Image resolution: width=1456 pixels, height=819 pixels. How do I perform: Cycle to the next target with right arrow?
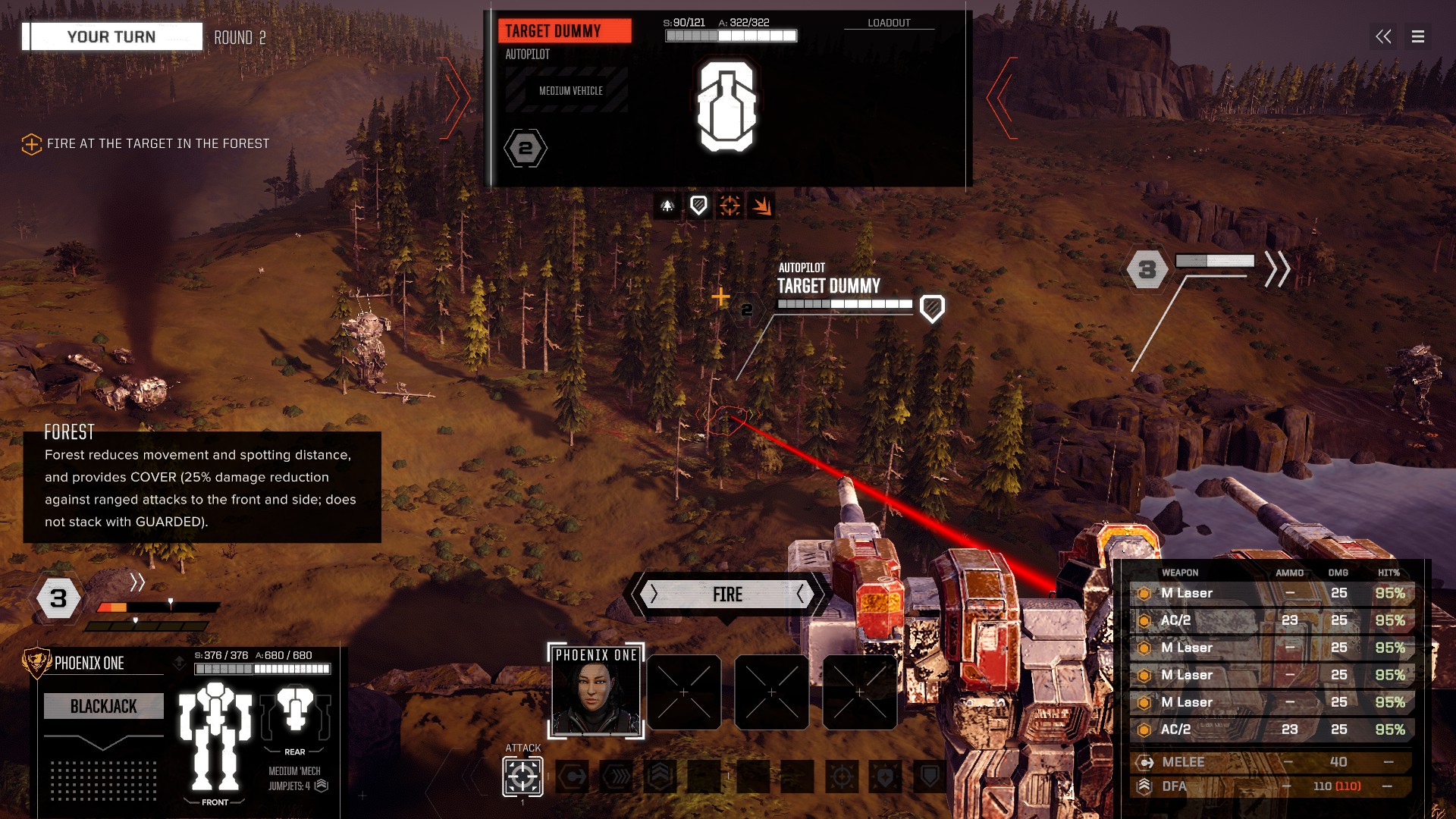pyautogui.click(x=1003, y=99)
